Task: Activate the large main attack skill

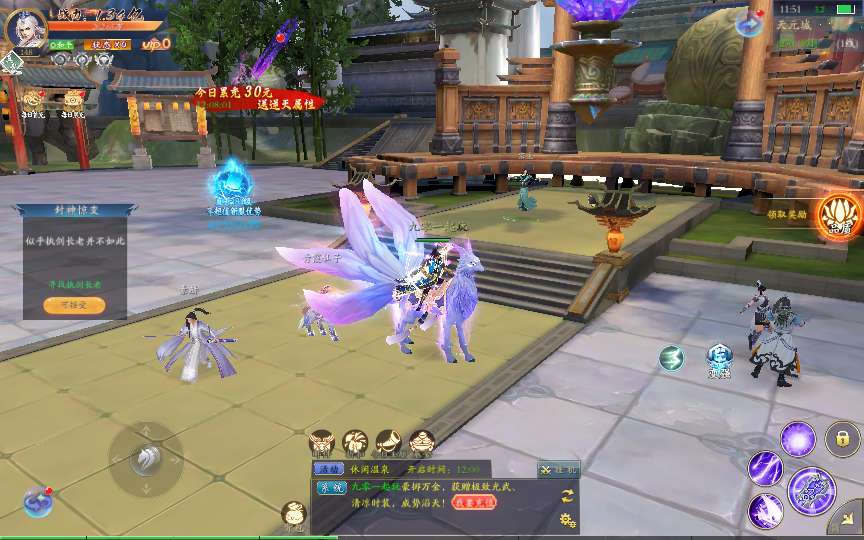Action: pyautogui.click(x=811, y=489)
